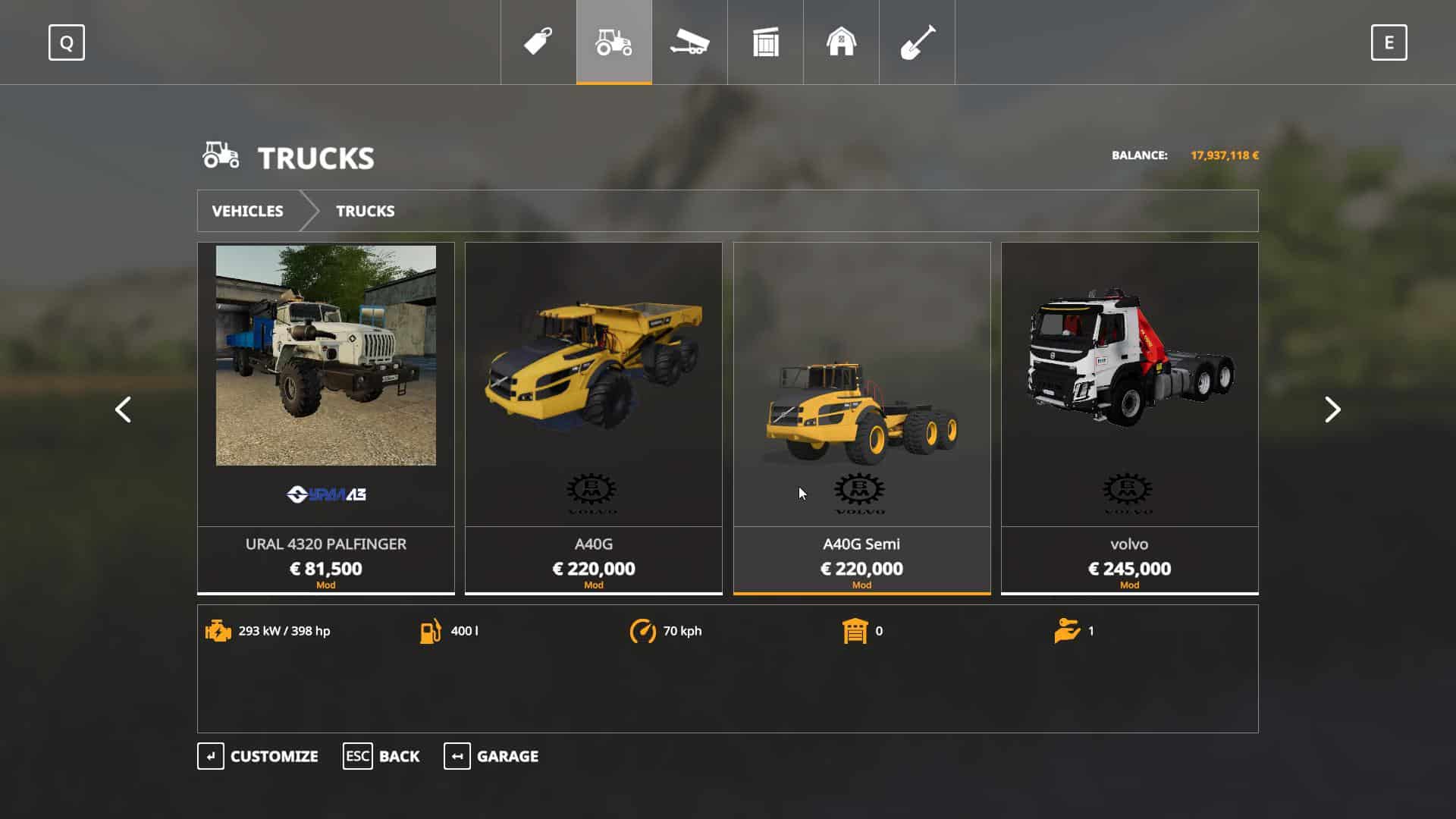Select the pallet objects tab

(765, 42)
